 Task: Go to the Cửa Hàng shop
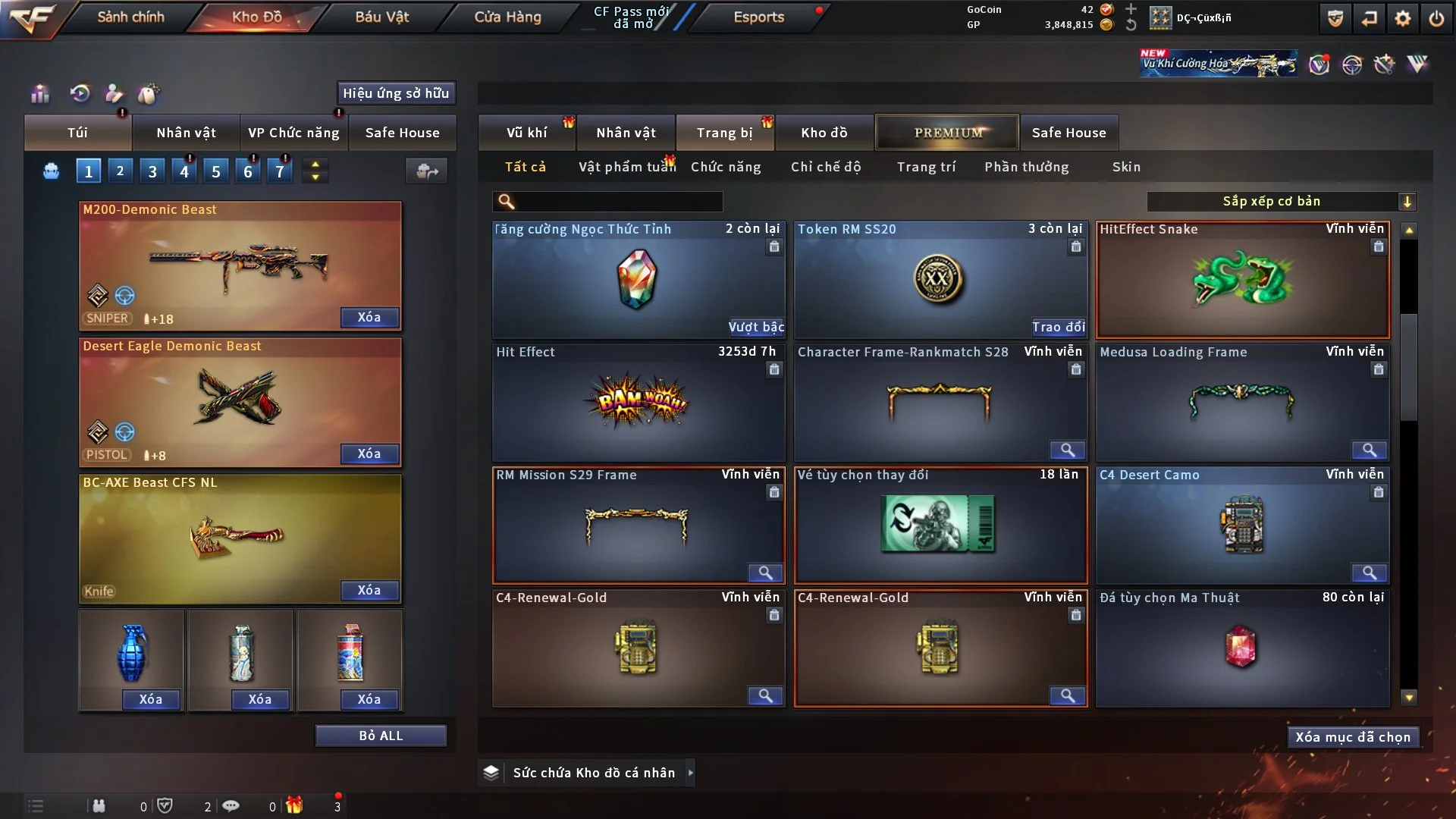point(507,17)
